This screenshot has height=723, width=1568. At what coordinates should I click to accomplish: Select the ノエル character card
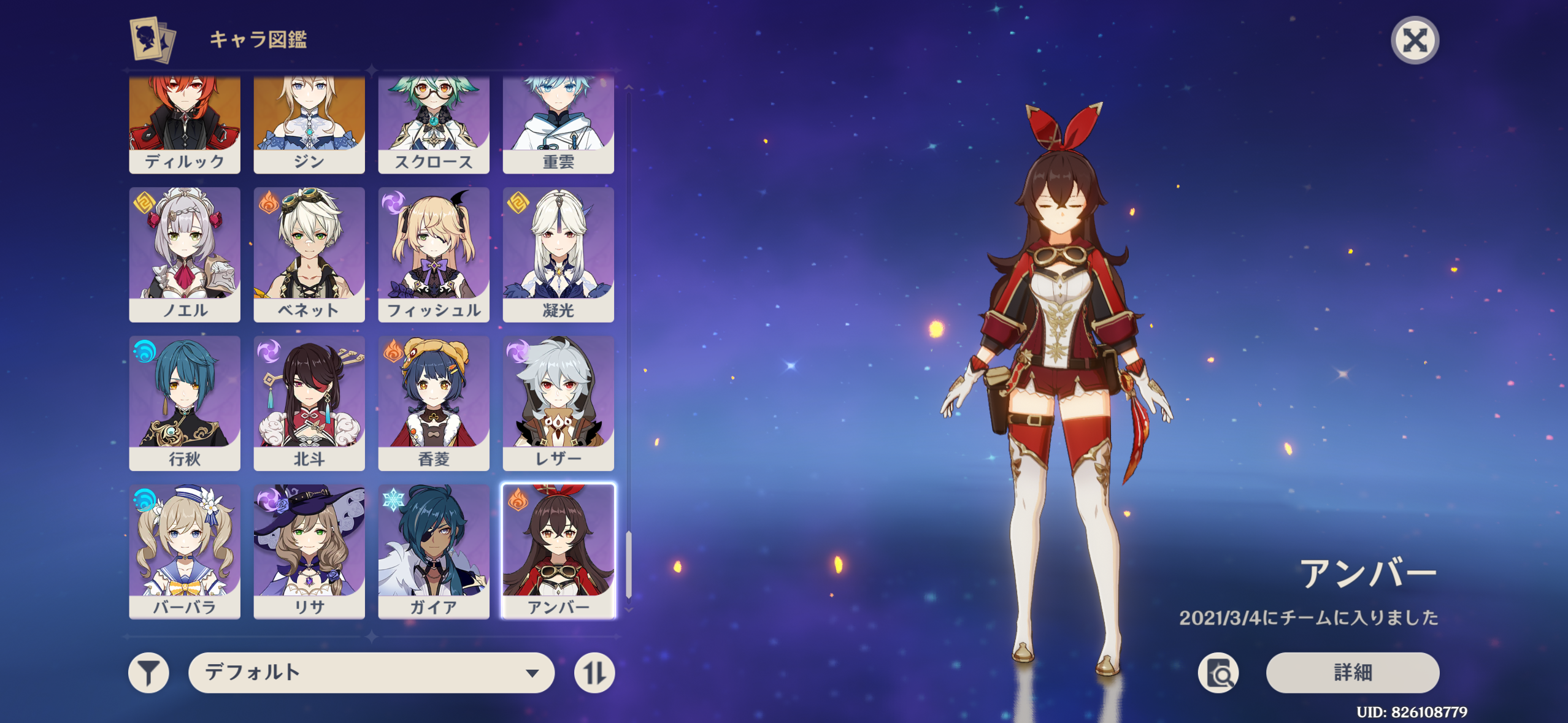click(x=184, y=254)
